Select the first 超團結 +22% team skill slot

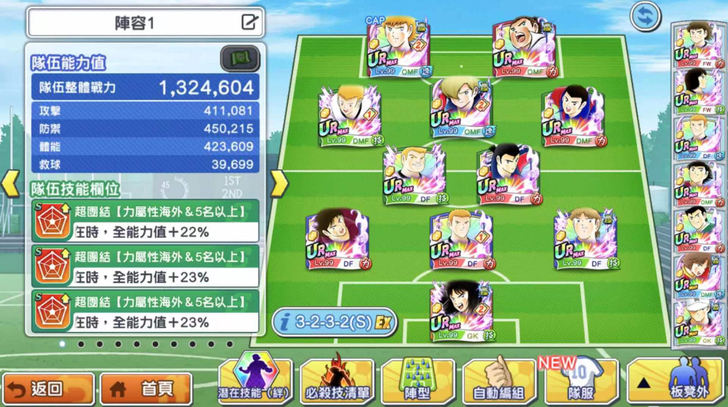(144, 221)
